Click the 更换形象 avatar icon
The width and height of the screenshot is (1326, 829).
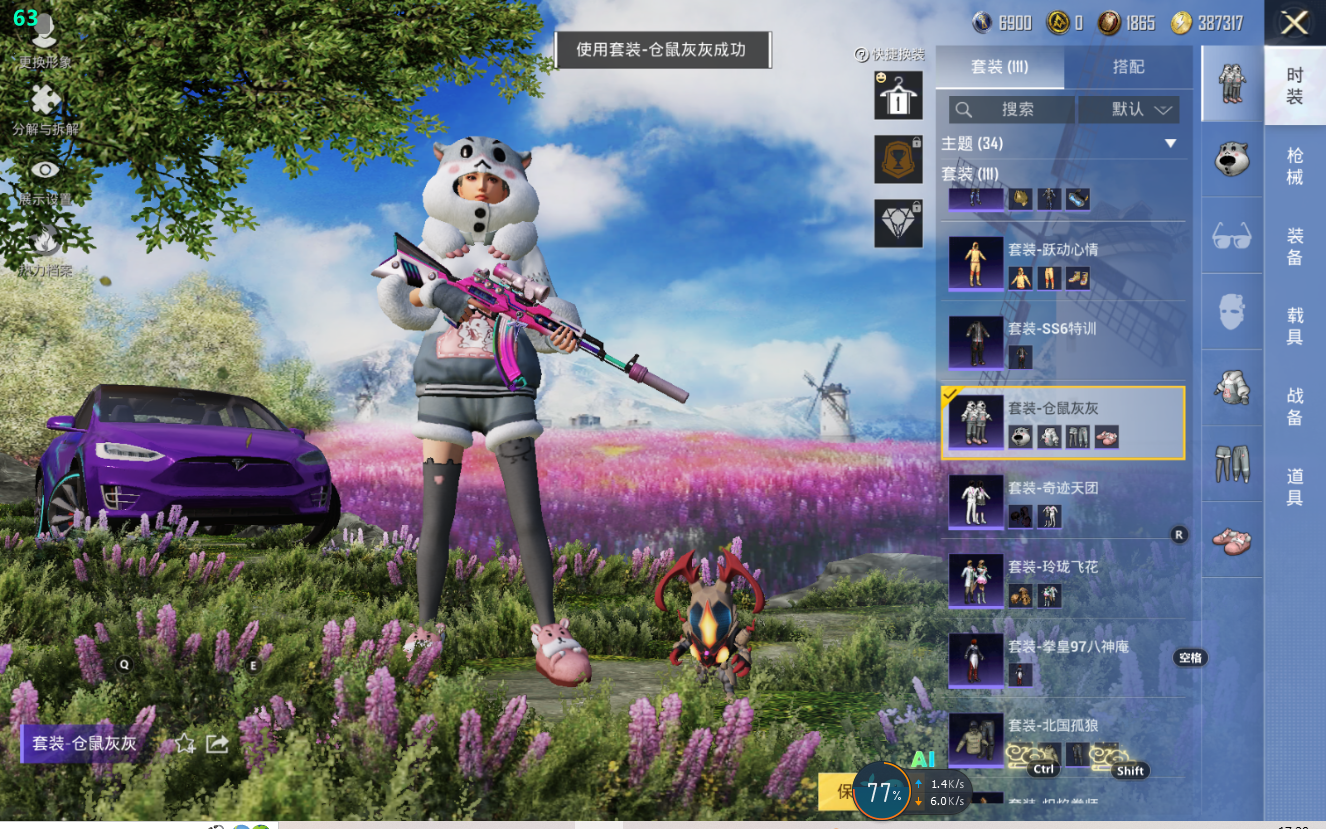coord(45,38)
